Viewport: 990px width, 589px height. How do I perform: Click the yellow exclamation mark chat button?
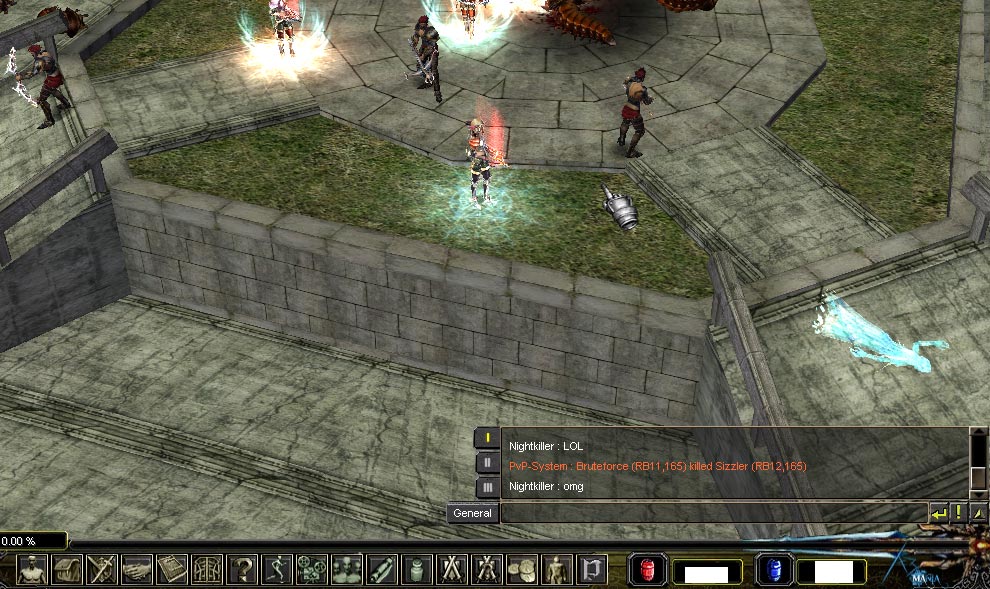958,513
